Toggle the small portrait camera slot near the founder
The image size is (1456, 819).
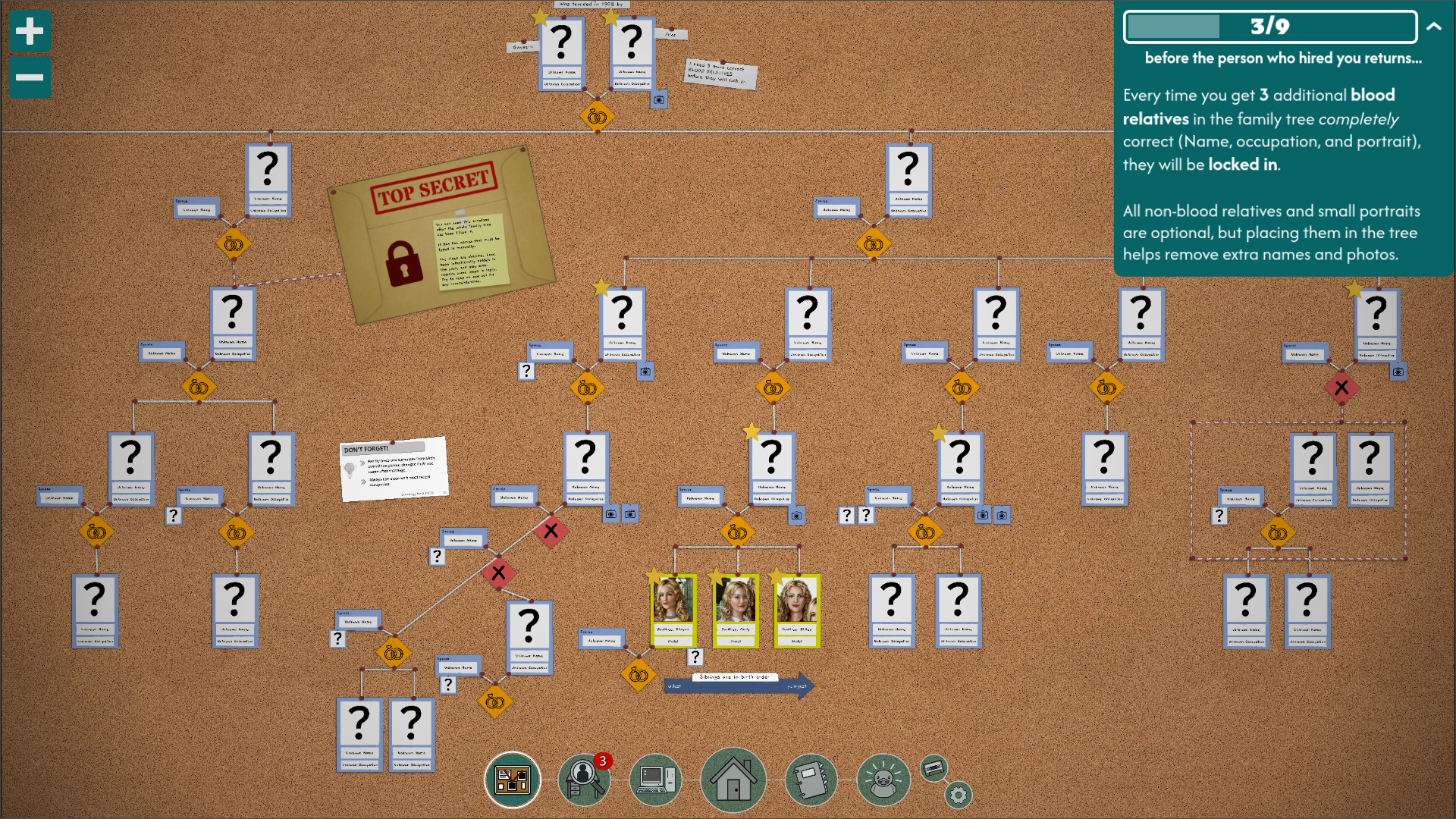tap(658, 99)
